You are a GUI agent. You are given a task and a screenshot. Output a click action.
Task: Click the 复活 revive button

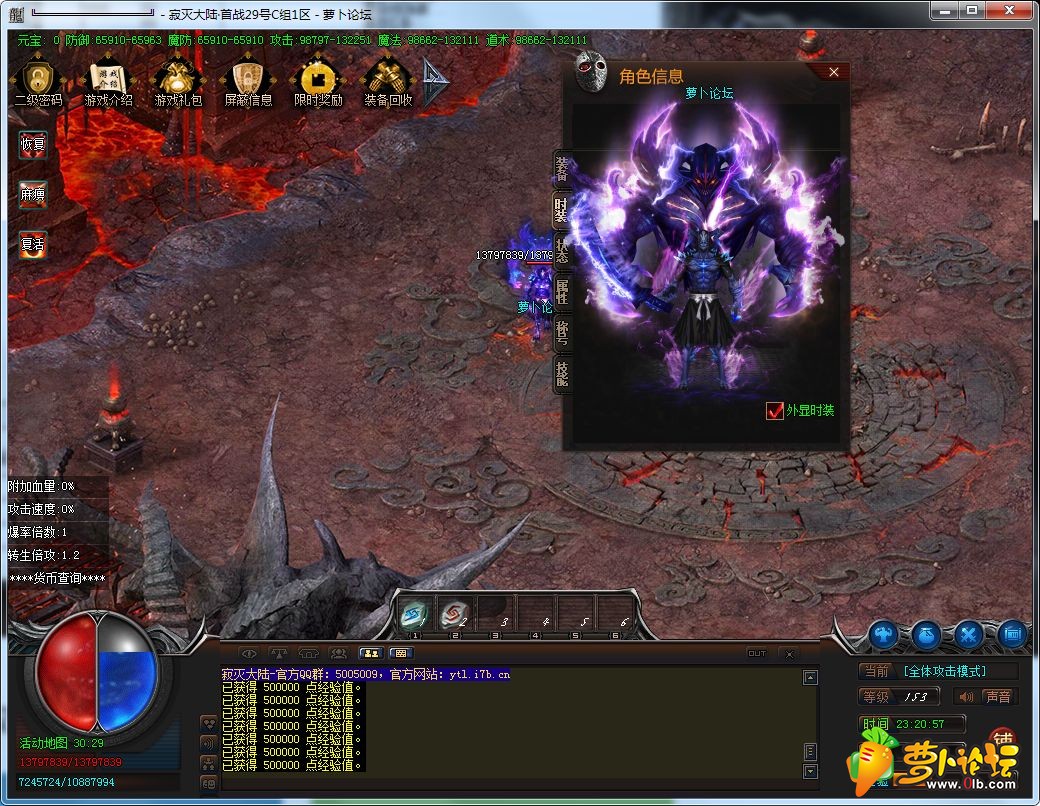33,243
